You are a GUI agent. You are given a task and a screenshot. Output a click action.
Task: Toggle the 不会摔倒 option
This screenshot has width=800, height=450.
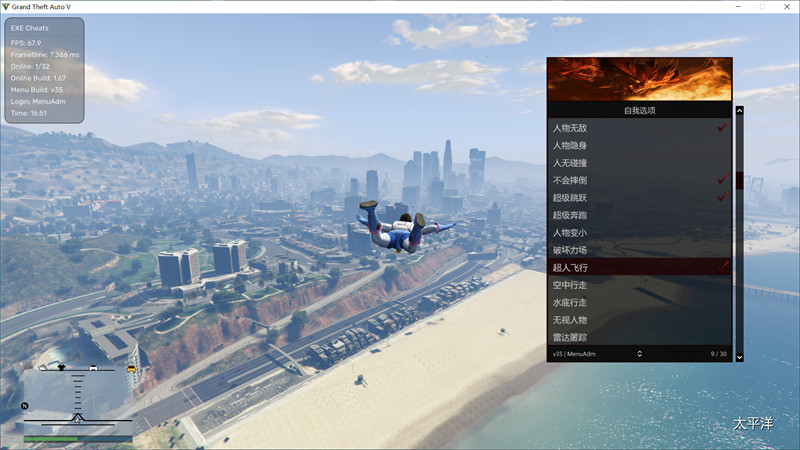(x=638, y=180)
